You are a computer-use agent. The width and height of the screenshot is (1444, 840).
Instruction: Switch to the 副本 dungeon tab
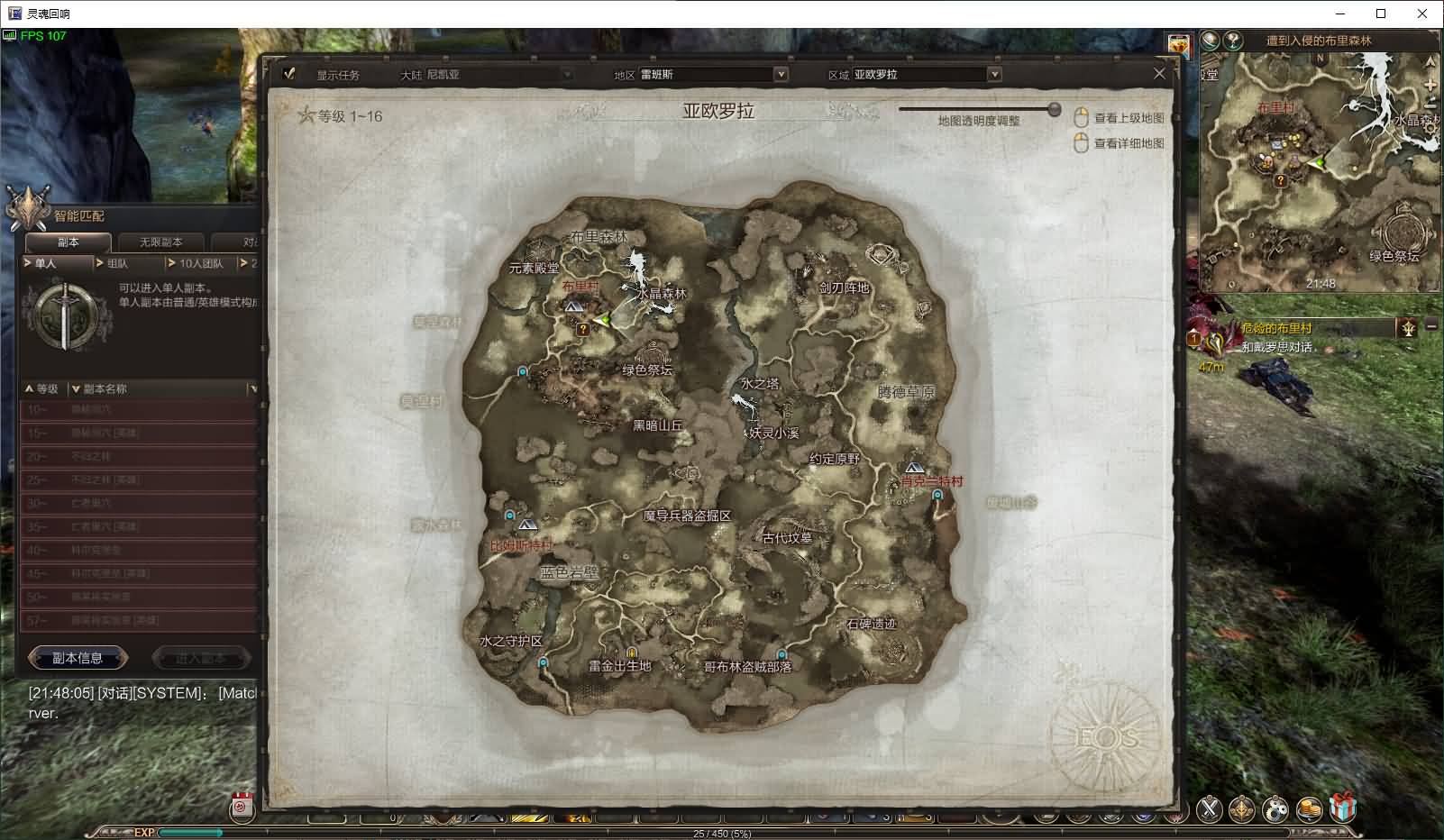click(x=69, y=242)
